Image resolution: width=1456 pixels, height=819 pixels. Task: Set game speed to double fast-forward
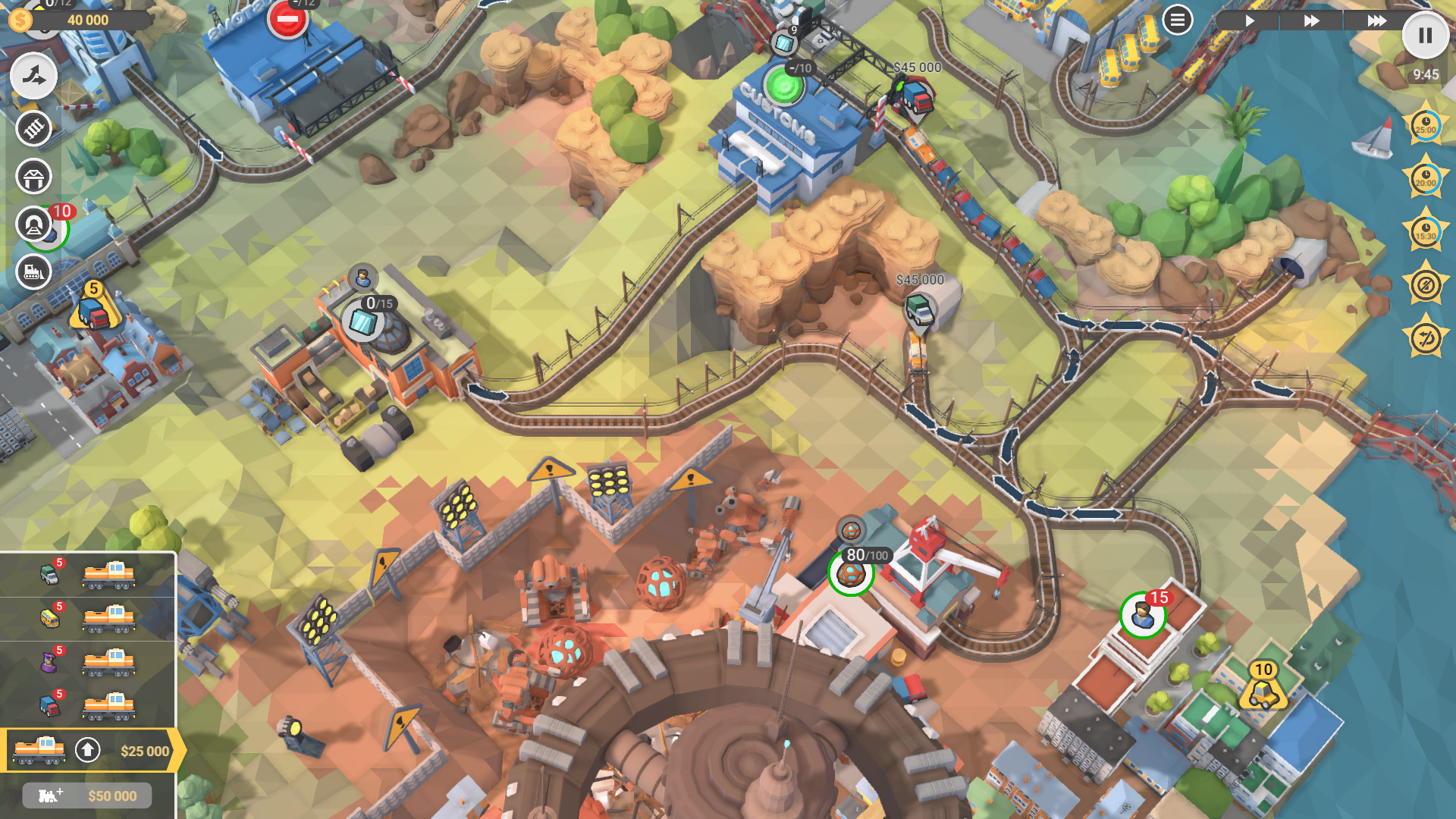point(1311,20)
